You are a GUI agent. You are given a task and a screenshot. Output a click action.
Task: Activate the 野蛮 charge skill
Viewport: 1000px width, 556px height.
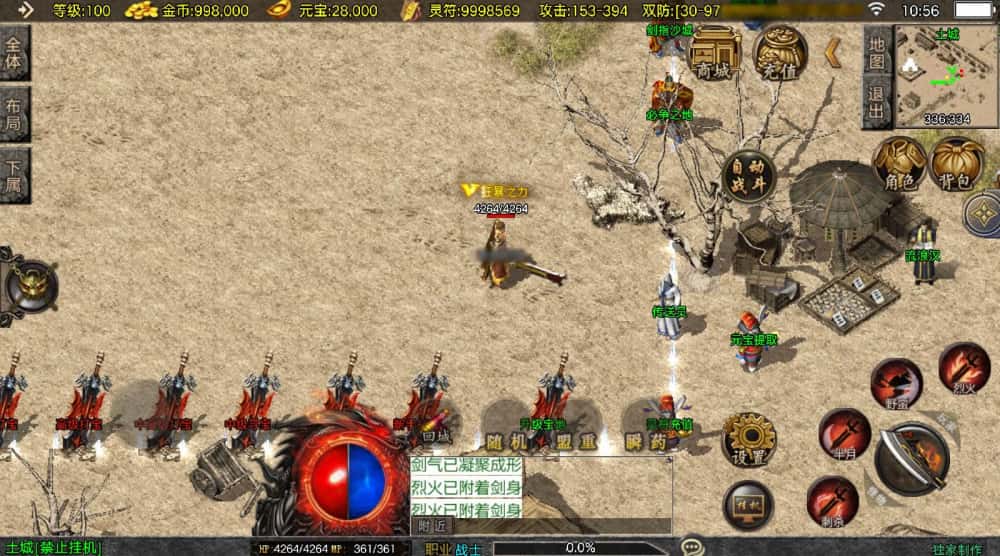coord(895,383)
